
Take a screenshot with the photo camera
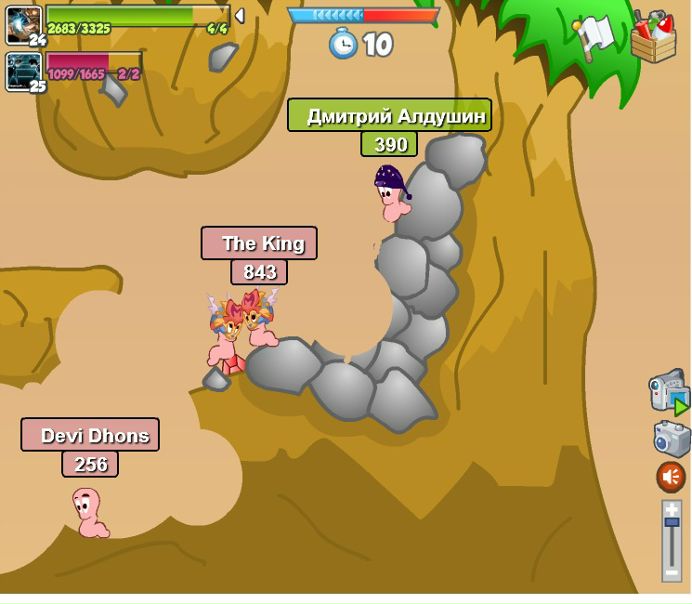[x=671, y=438]
